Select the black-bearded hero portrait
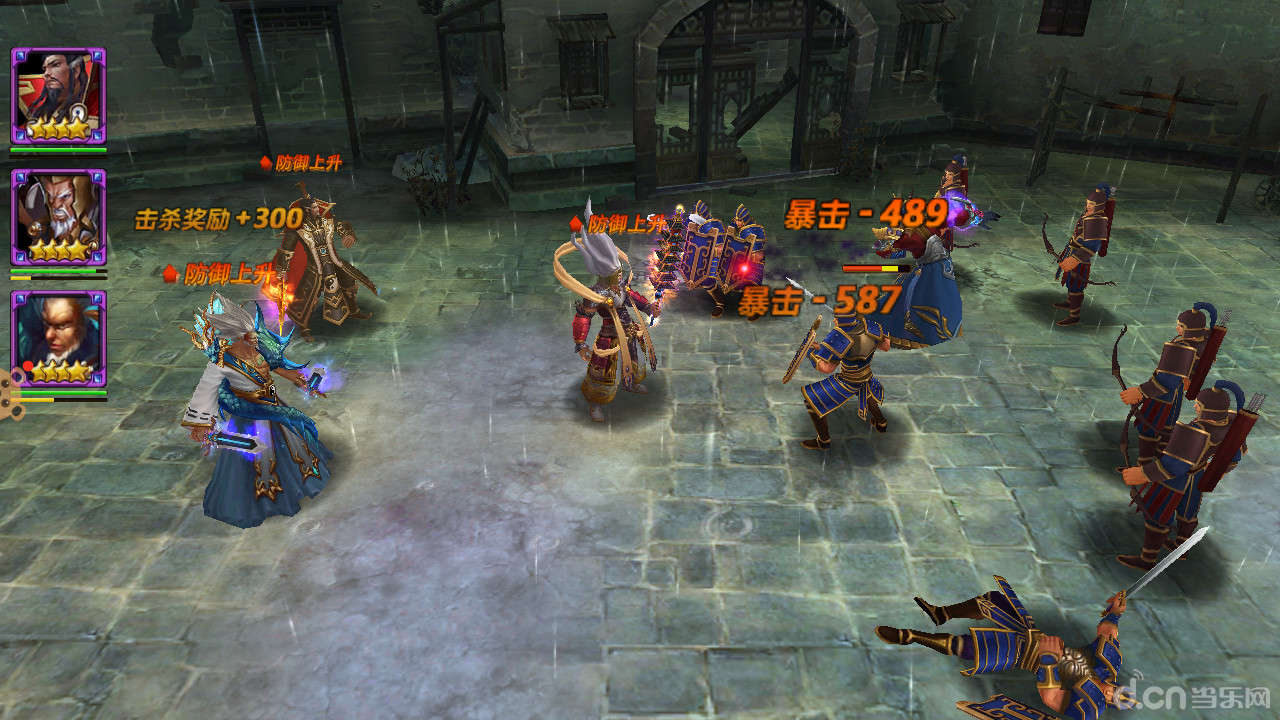The image size is (1280, 720). click(58, 95)
